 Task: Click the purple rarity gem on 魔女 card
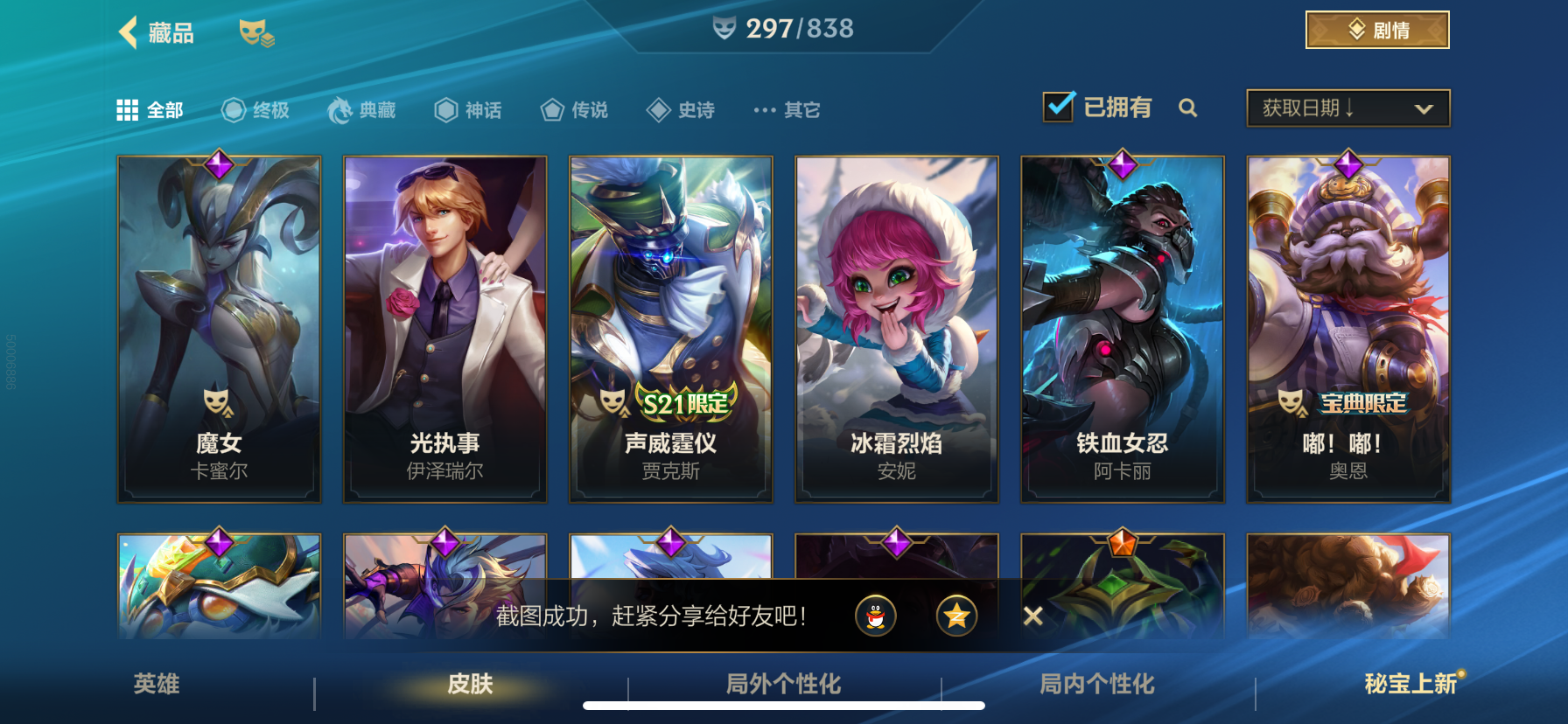[218, 166]
